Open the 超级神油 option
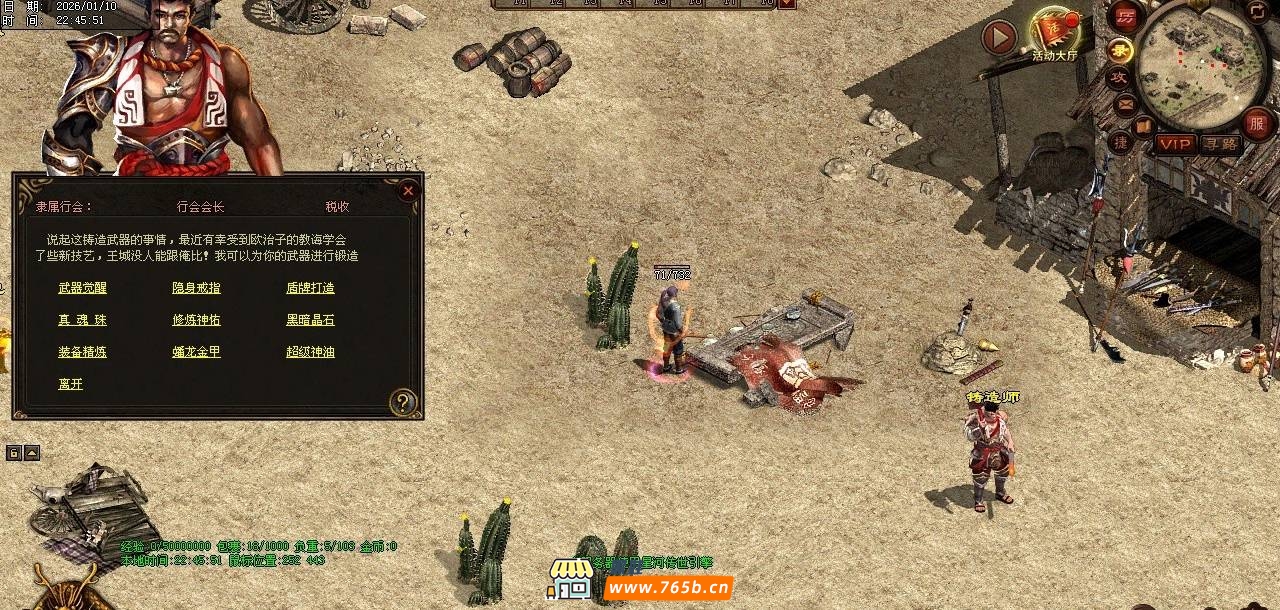This screenshot has height=610, width=1280. pyautogui.click(x=310, y=352)
